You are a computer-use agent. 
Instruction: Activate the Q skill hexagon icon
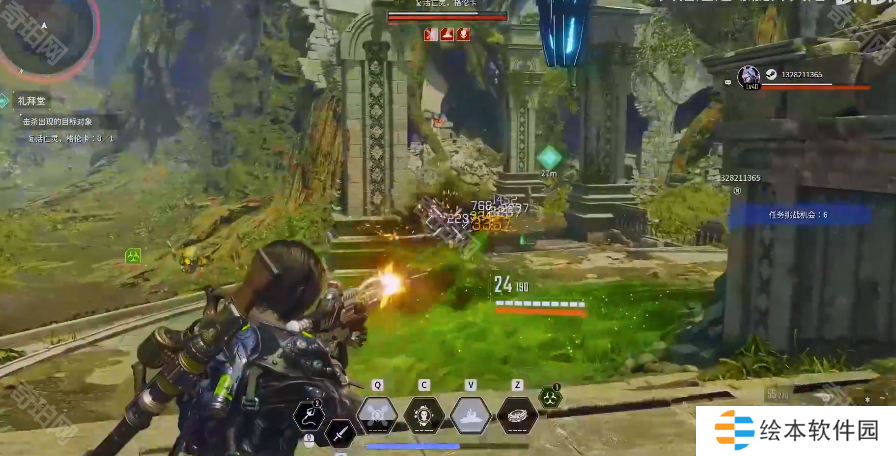[377, 414]
